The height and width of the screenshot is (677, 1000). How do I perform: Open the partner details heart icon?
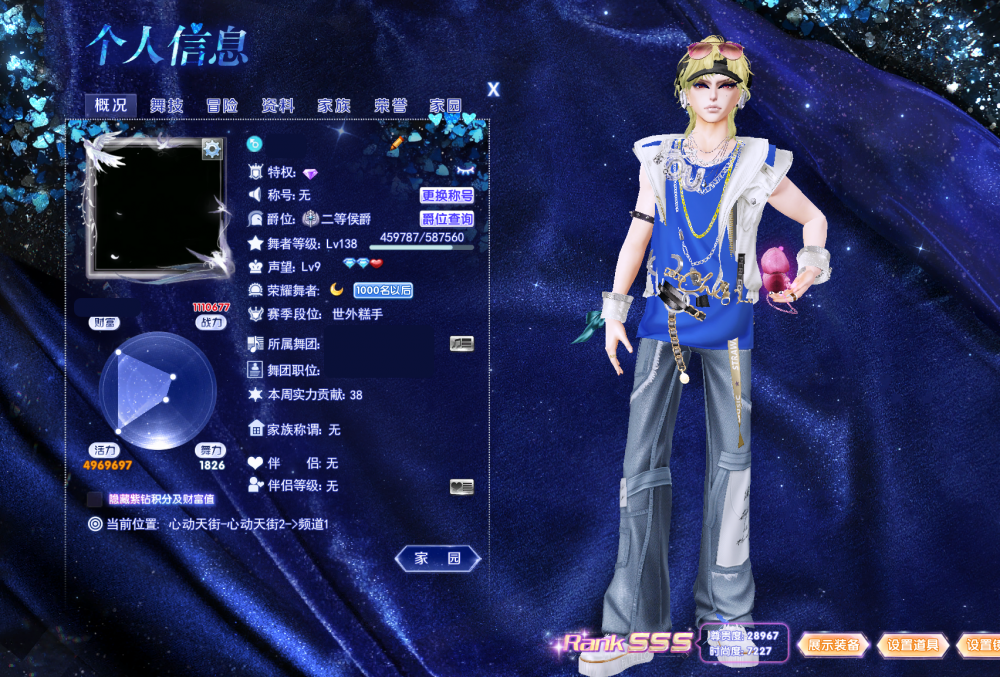[461, 486]
